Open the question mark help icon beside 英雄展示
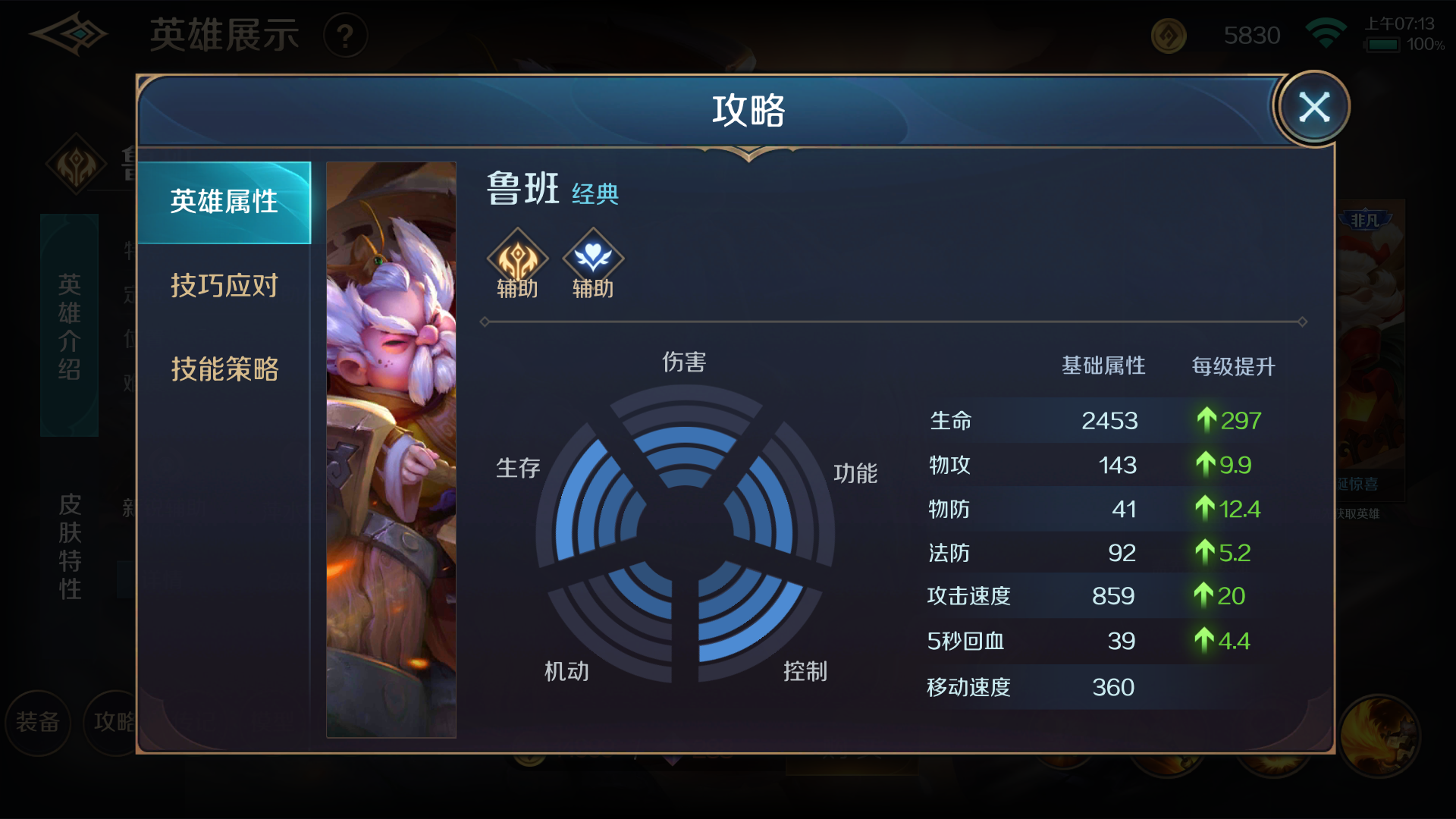 pyautogui.click(x=346, y=35)
